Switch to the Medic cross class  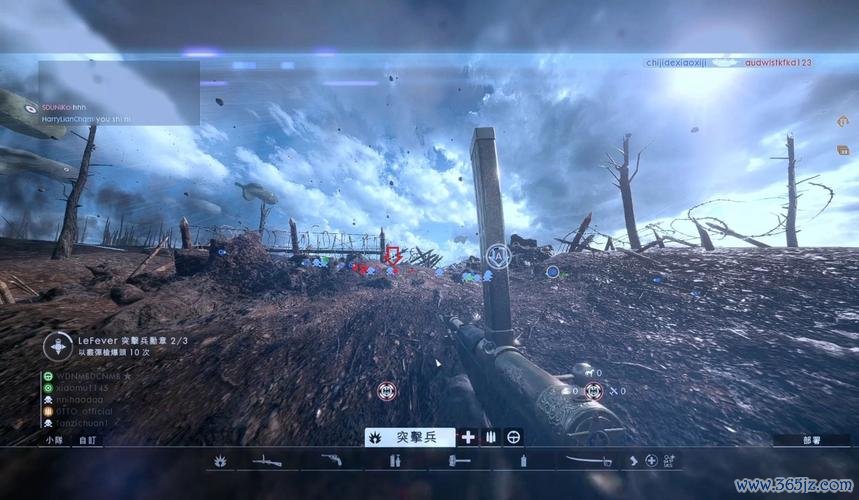tap(467, 437)
